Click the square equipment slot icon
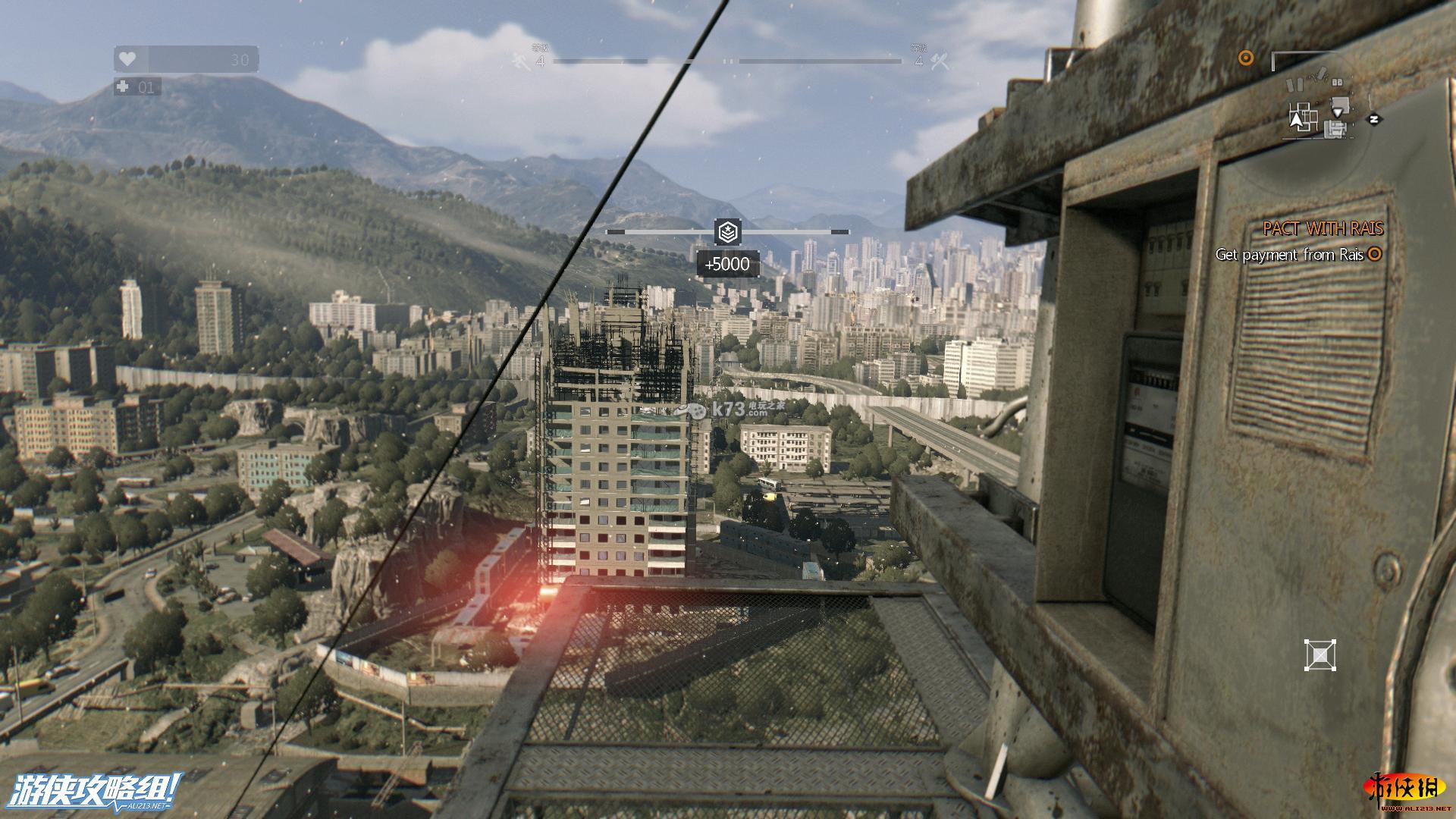 (x=1319, y=655)
